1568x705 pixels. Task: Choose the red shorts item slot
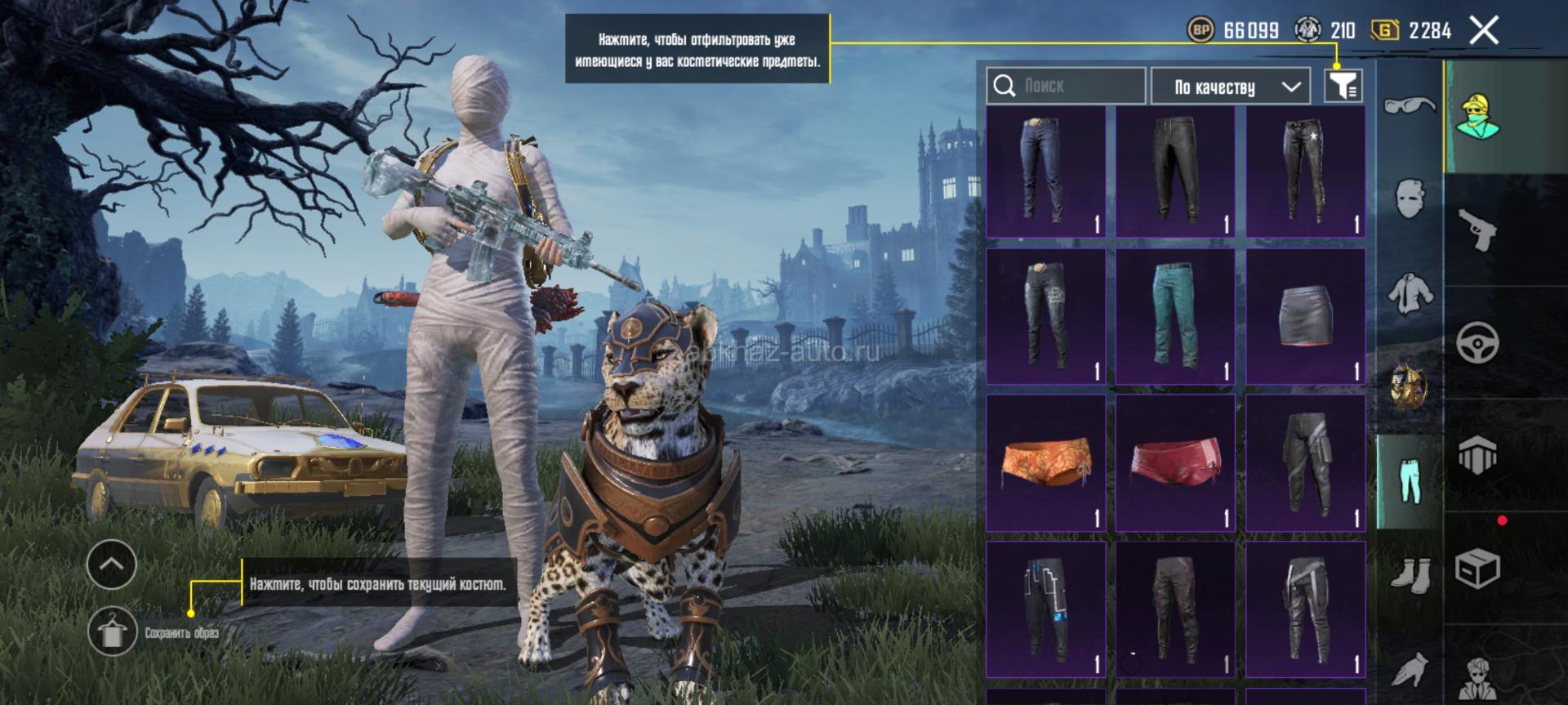tap(1175, 463)
